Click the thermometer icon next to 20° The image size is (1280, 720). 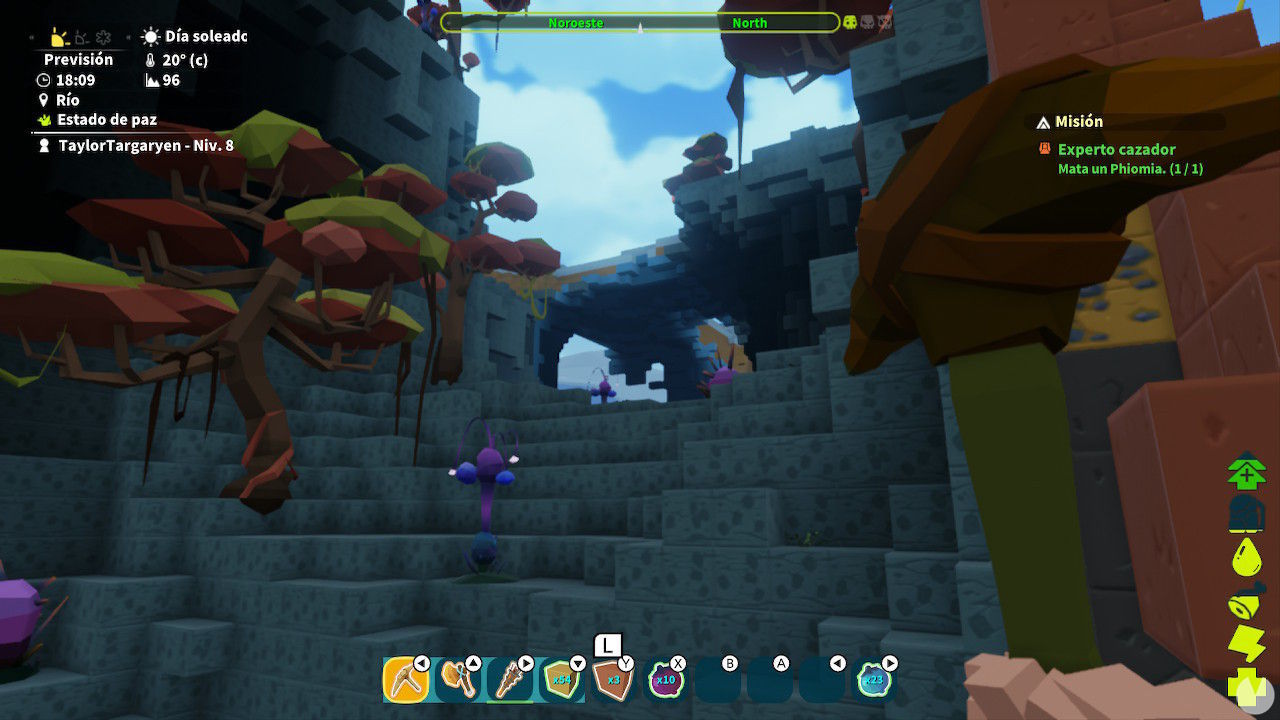coord(150,60)
